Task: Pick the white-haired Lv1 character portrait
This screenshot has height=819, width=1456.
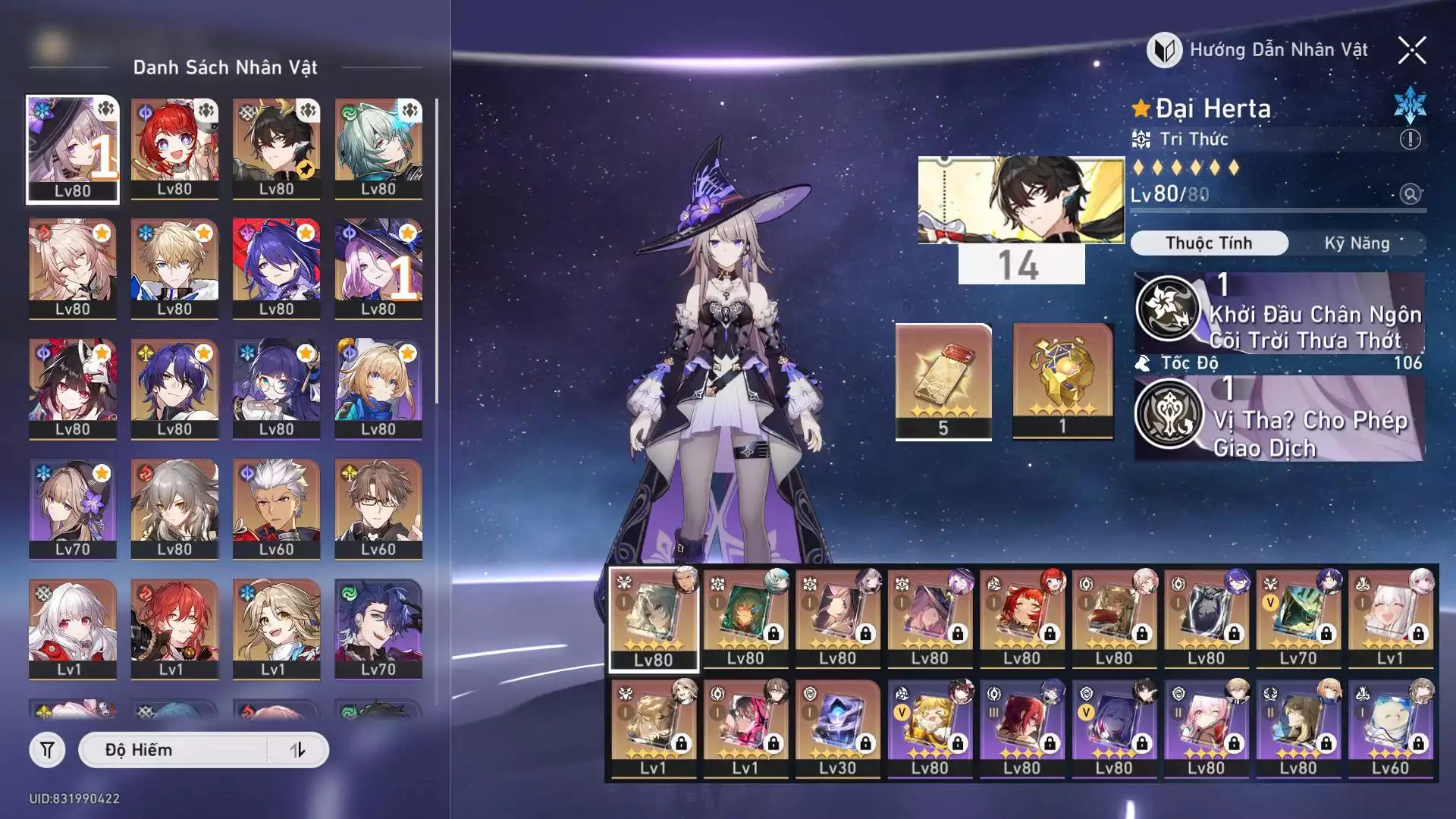Action: click(73, 629)
